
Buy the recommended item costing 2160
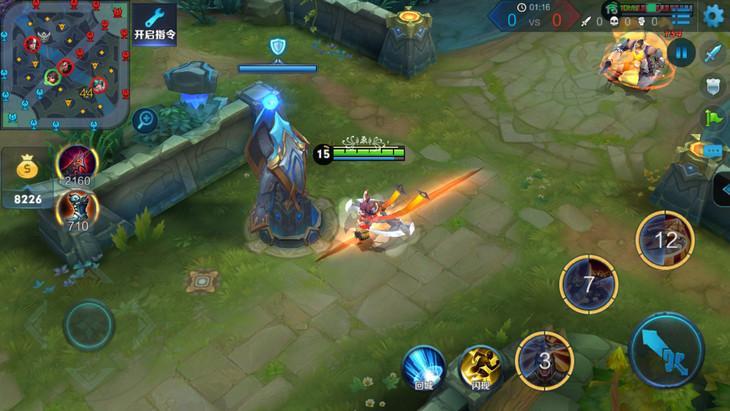click(77, 164)
